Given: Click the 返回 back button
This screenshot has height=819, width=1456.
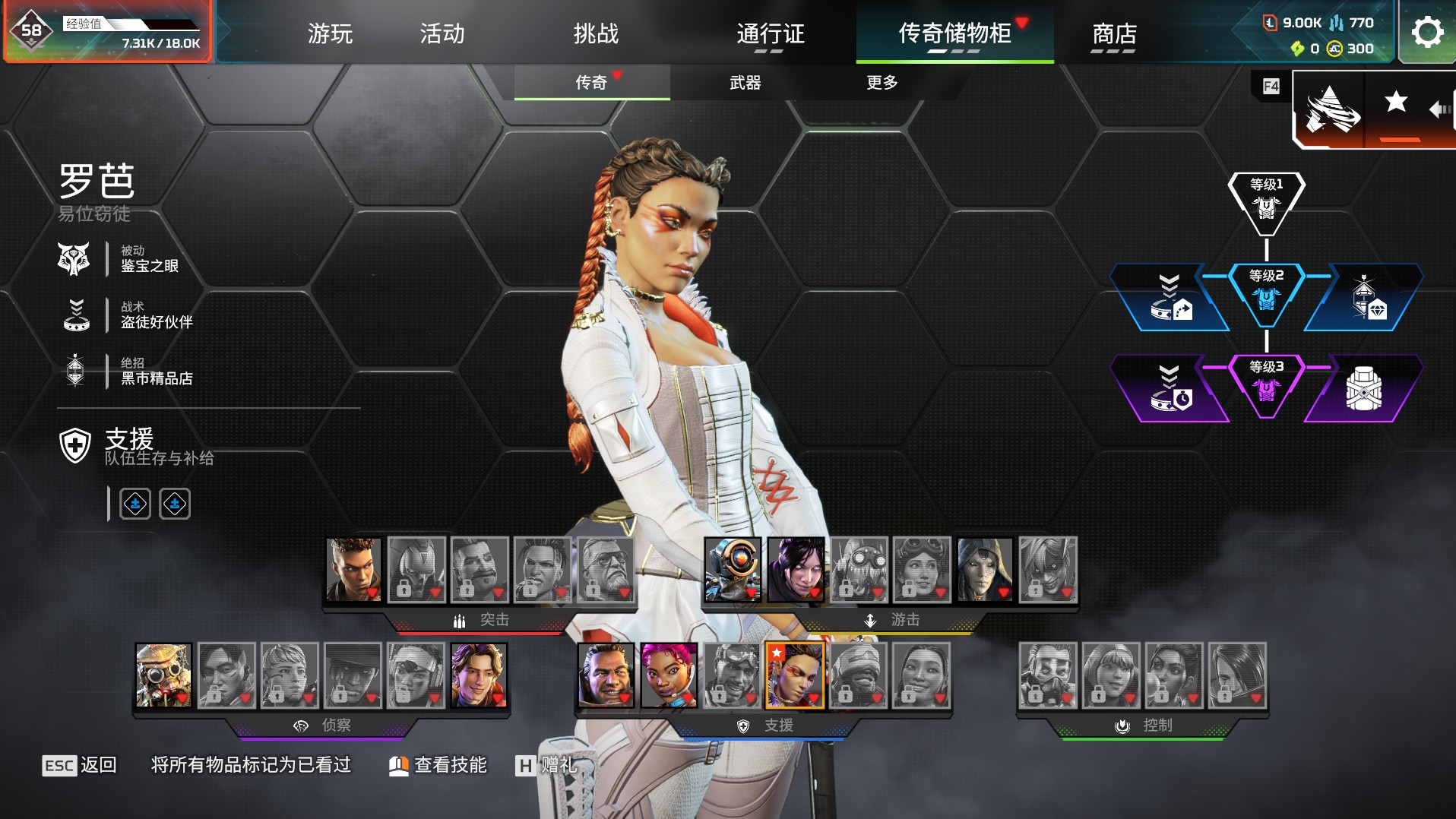Looking at the screenshot, I should pos(80,765).
